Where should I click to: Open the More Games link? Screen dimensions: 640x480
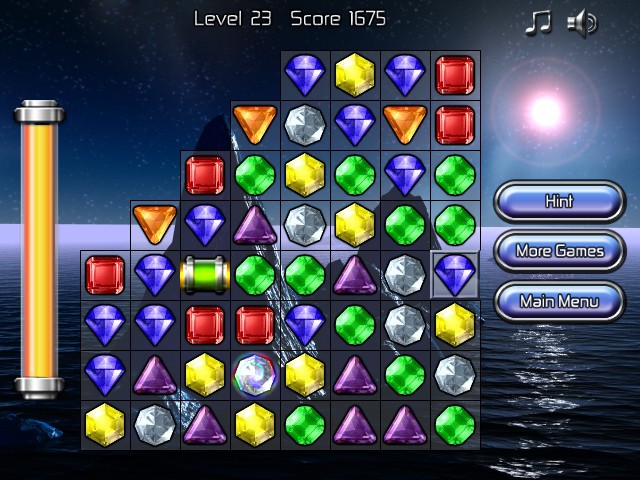(x=558, y=251)
